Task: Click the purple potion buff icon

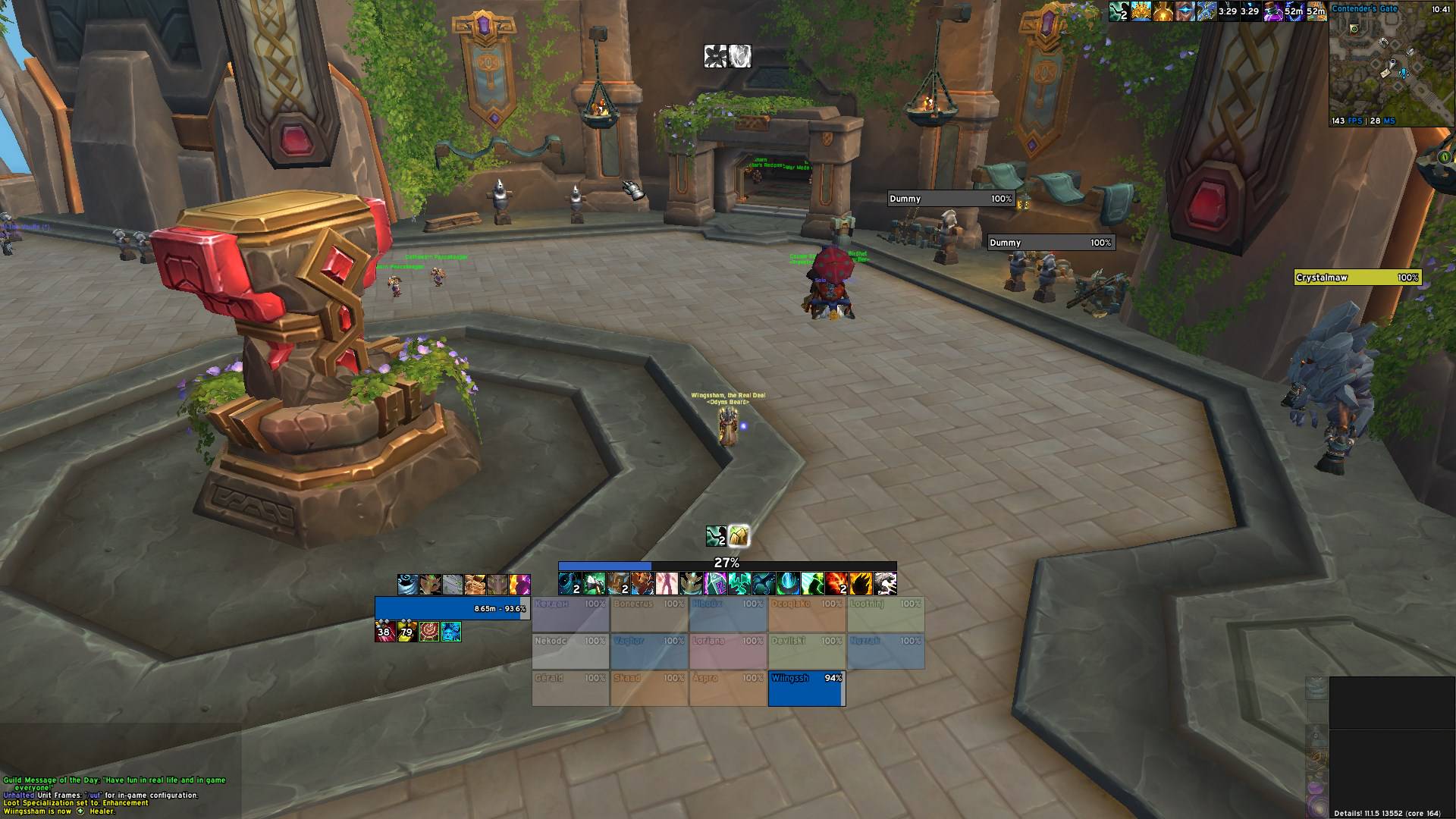Action: pyautogui.click(x=1272, y=11)
